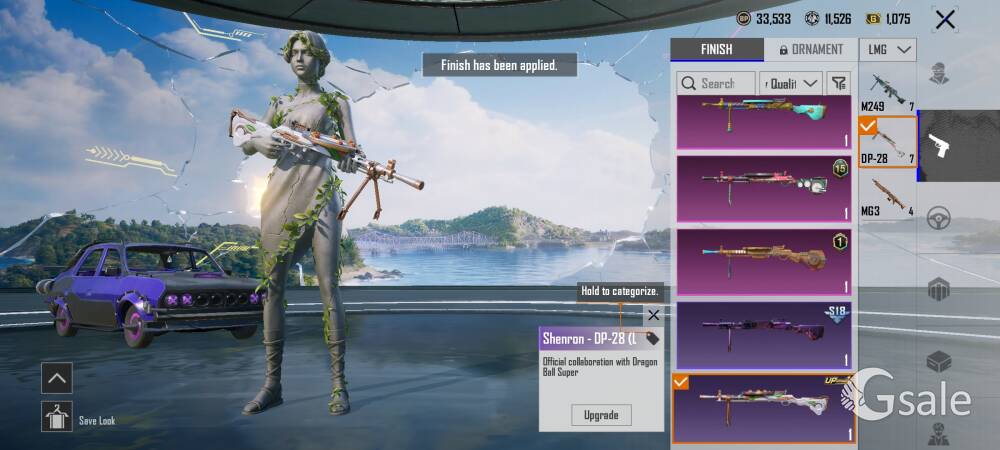The image size is (1000, 450).
Task: Close the Shenron DP-28 info popup
Action: point(653,315)
